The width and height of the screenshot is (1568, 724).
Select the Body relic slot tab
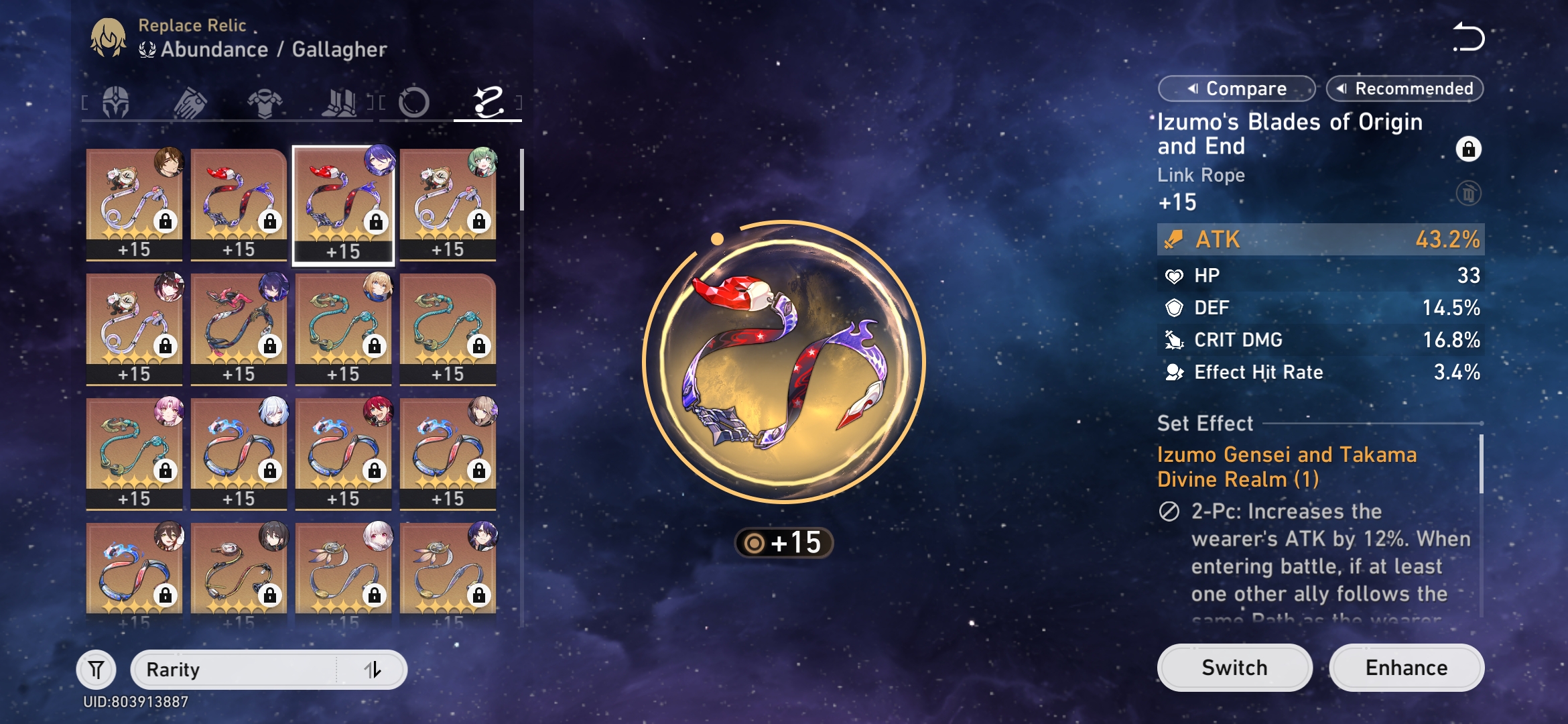tap(264, 102)
